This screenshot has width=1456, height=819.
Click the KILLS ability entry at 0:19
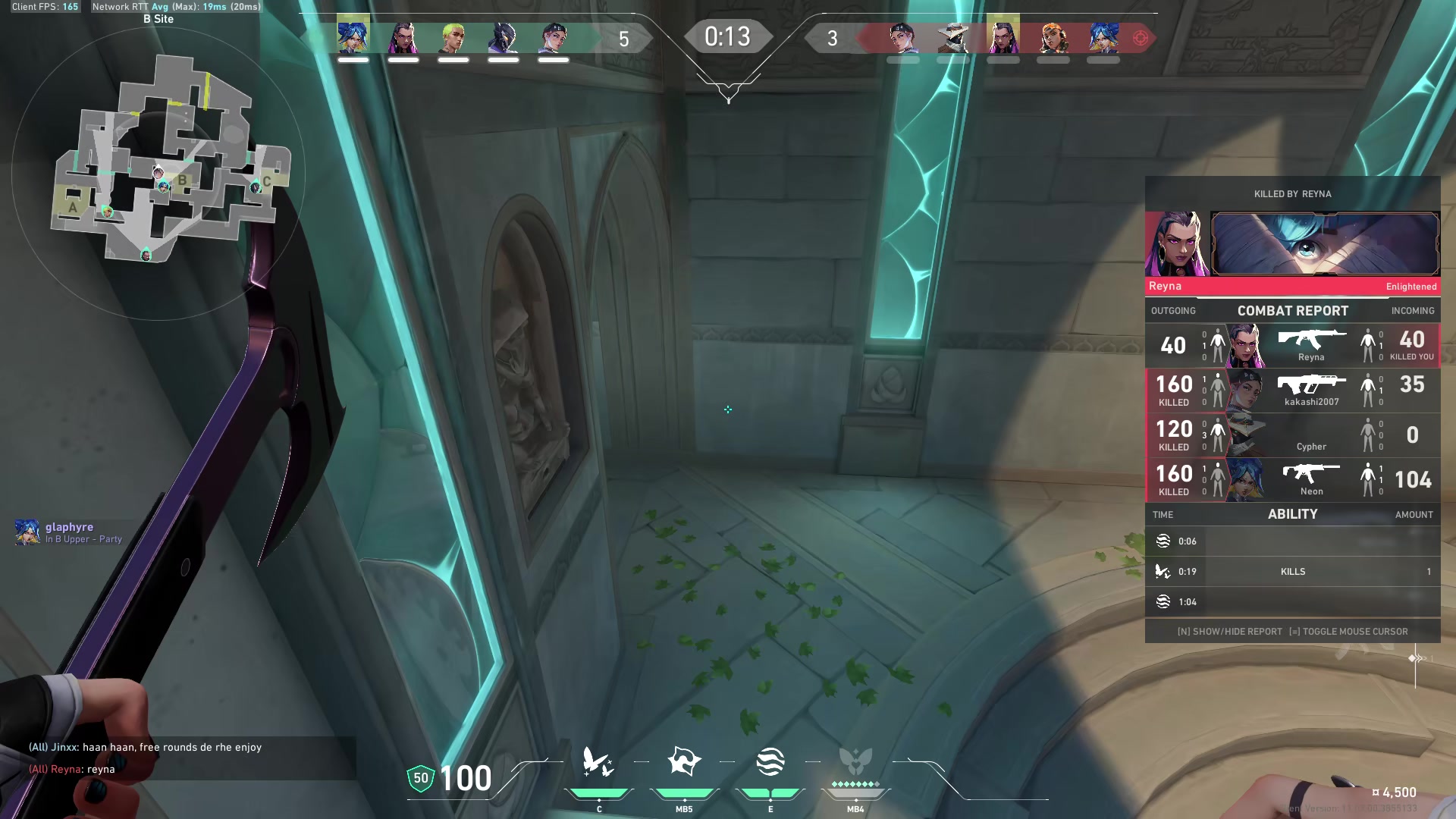1292,572
